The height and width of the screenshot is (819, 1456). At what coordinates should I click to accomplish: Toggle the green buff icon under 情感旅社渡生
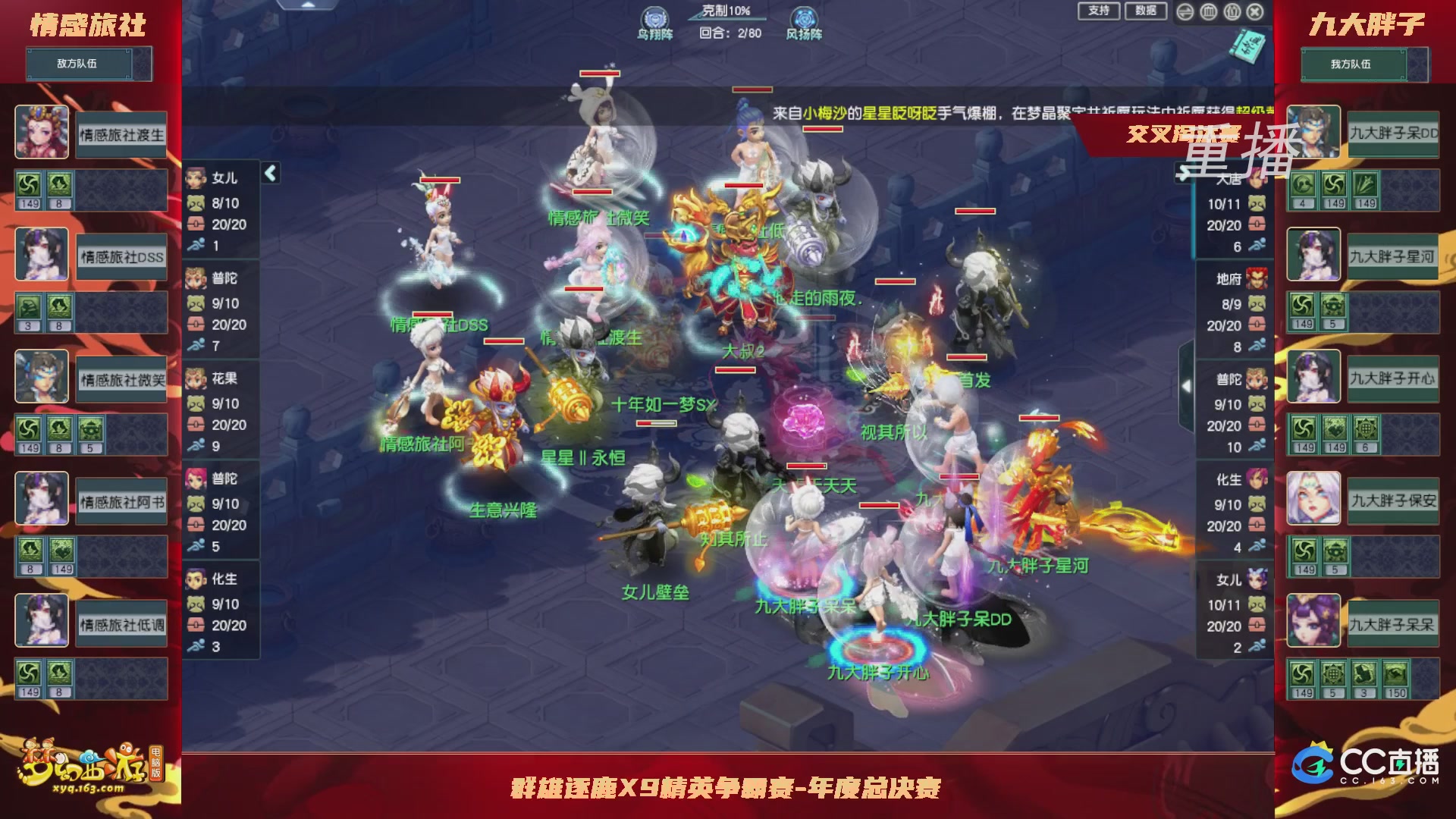[29, 184]
